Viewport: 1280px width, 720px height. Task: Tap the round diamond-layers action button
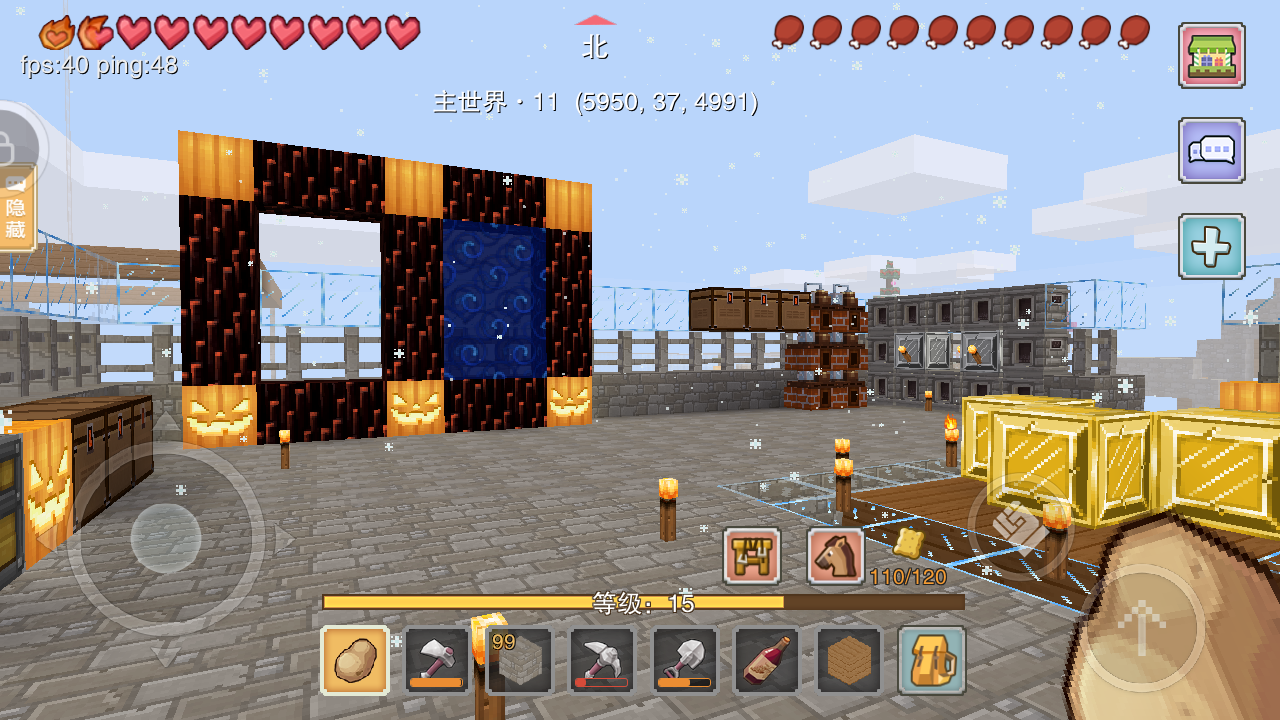coord(1019,529)
